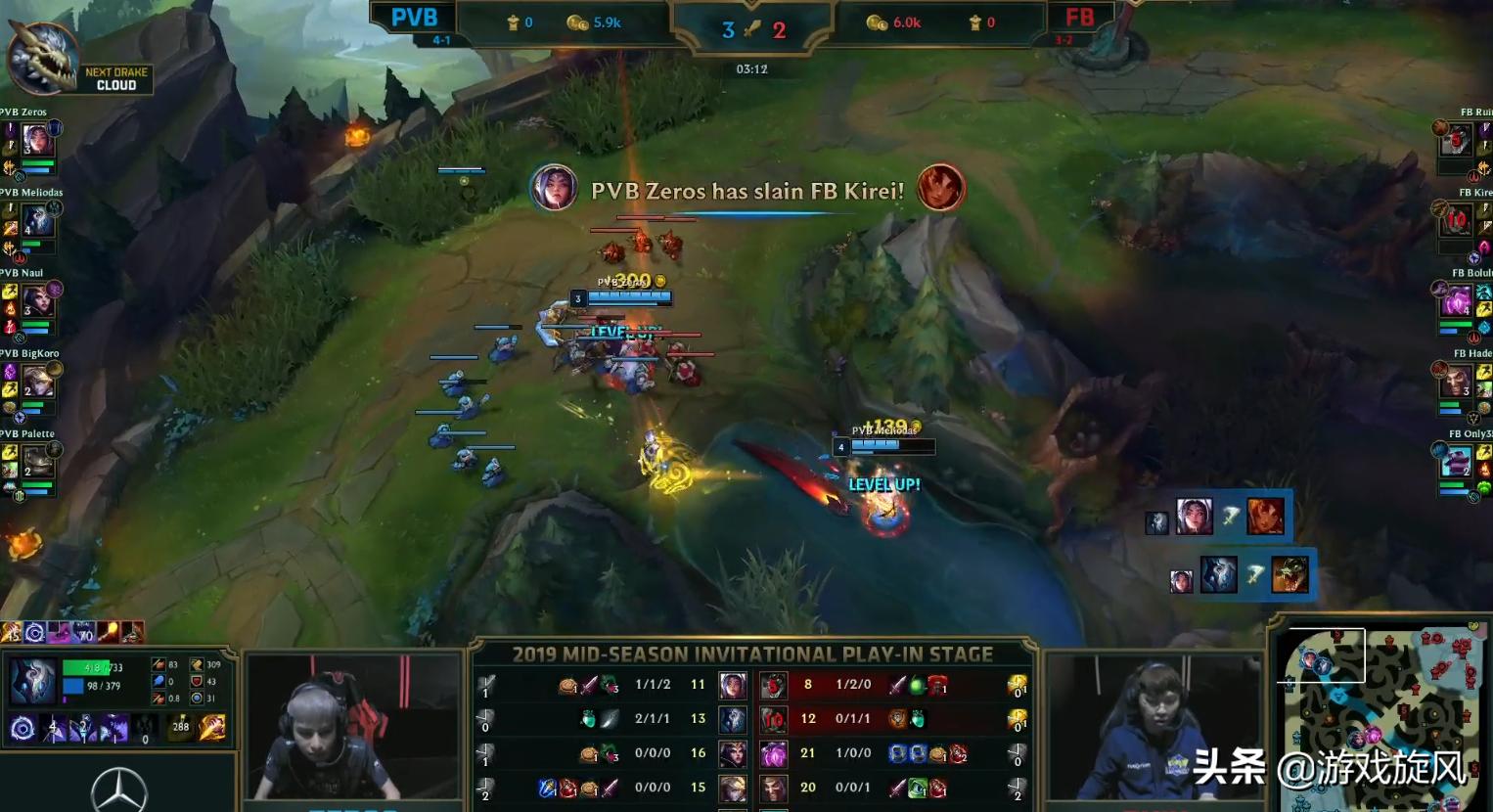Click the 2019 Mid-Season Invitational banner

pos(753,654)
